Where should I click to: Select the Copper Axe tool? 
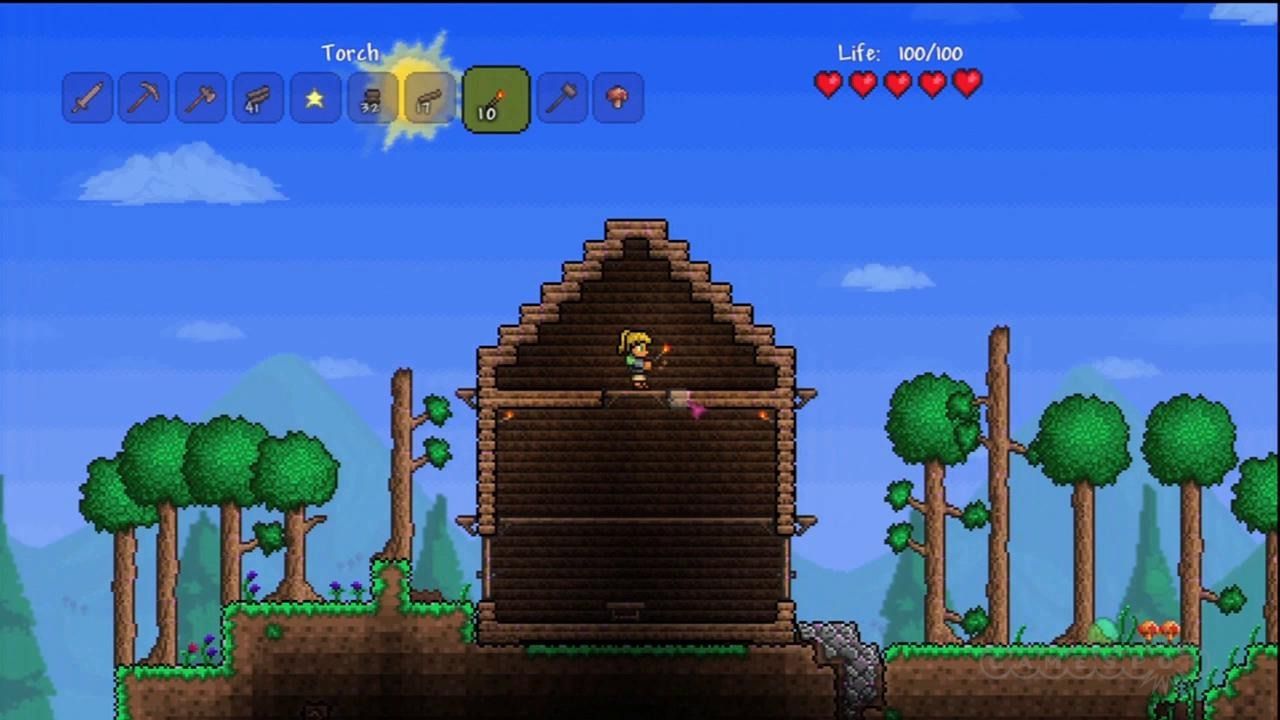[x=199, y=97]
